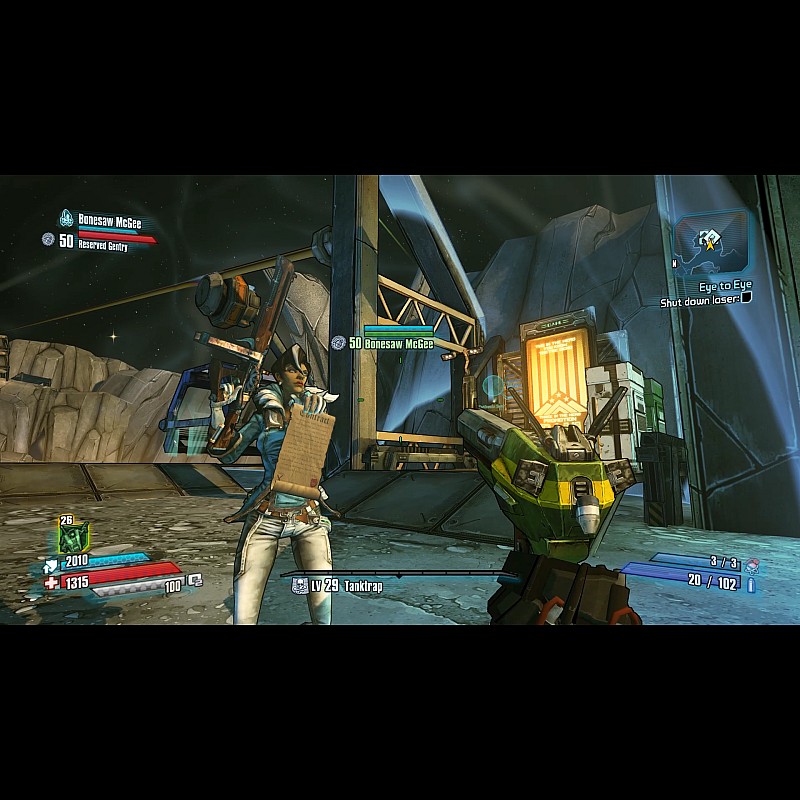
Task: Select the Eye to Eye mission tracker
Action: coord(725,286)
